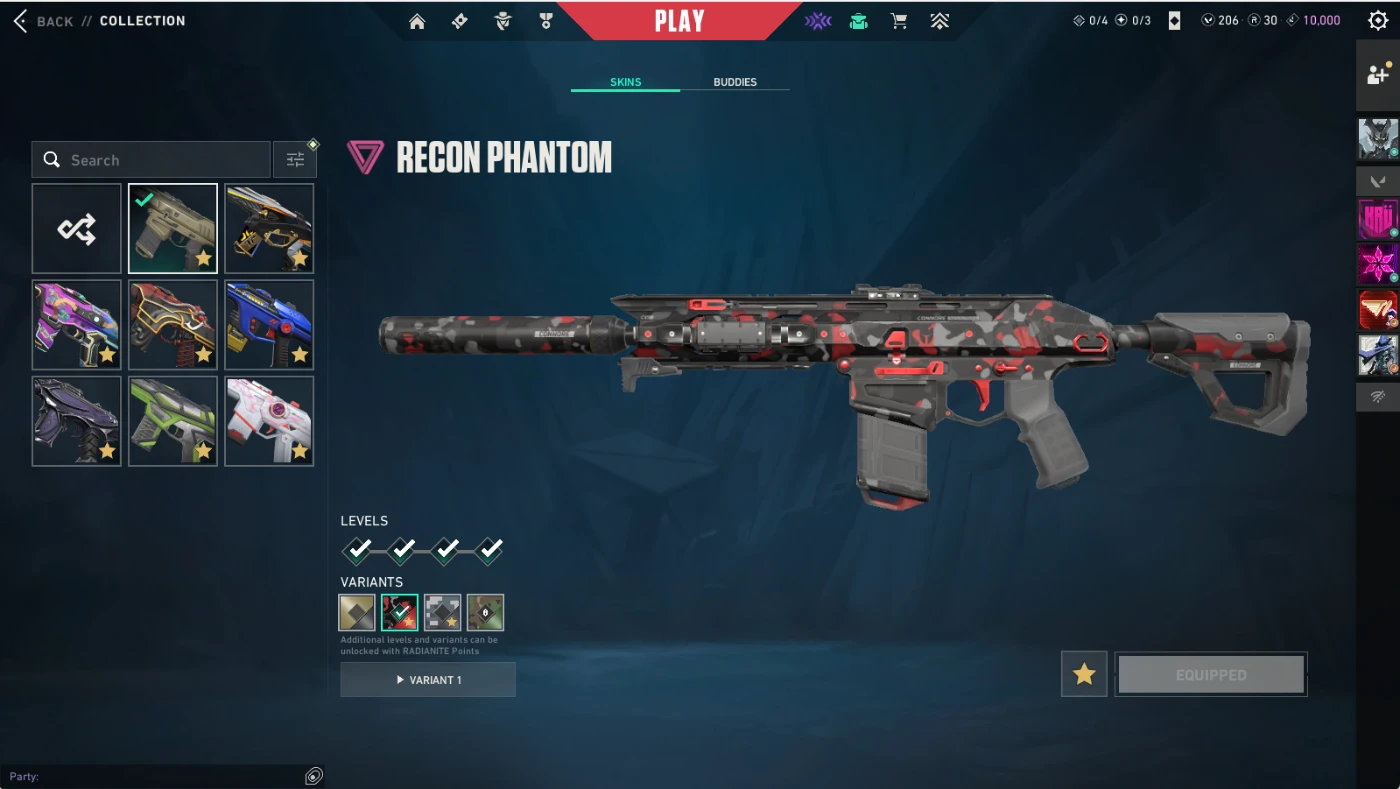The height and width of the screenshot is (789, 1400).
Task: Select the grey pixel camo variant swatch
Action: click(443, 612)
